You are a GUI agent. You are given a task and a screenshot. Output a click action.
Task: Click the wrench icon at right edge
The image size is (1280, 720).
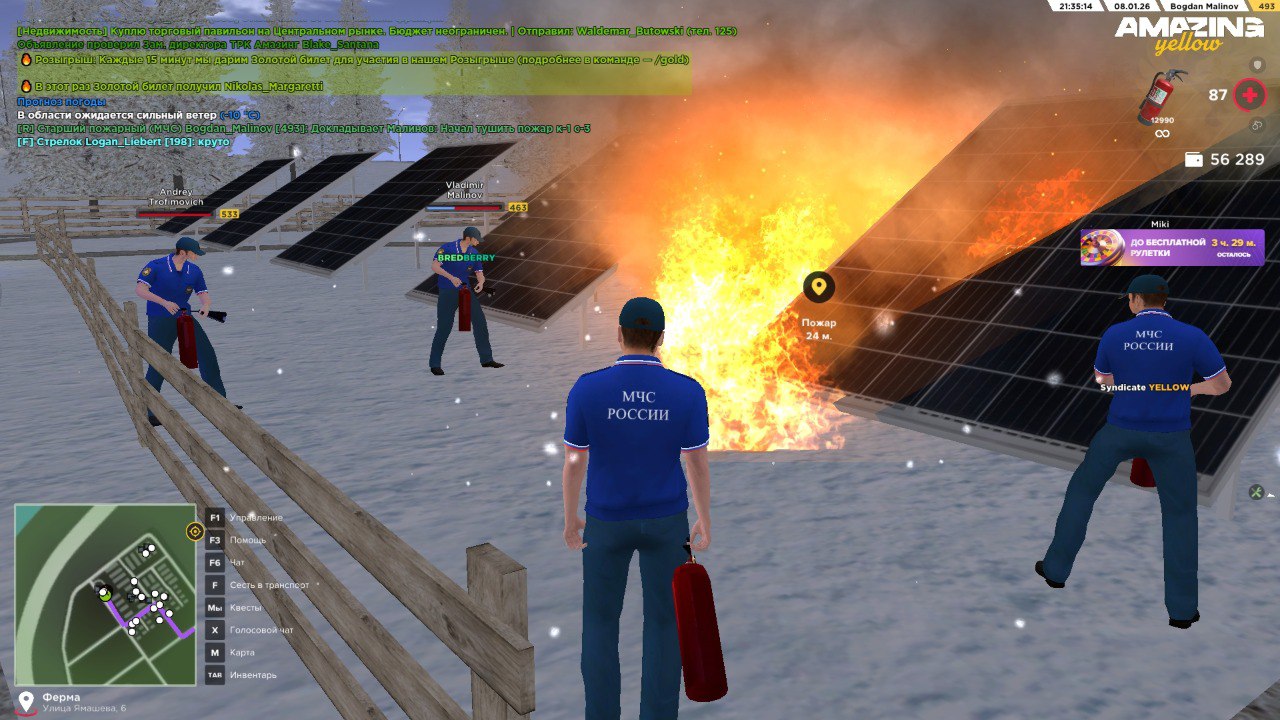pos(1257,492)
